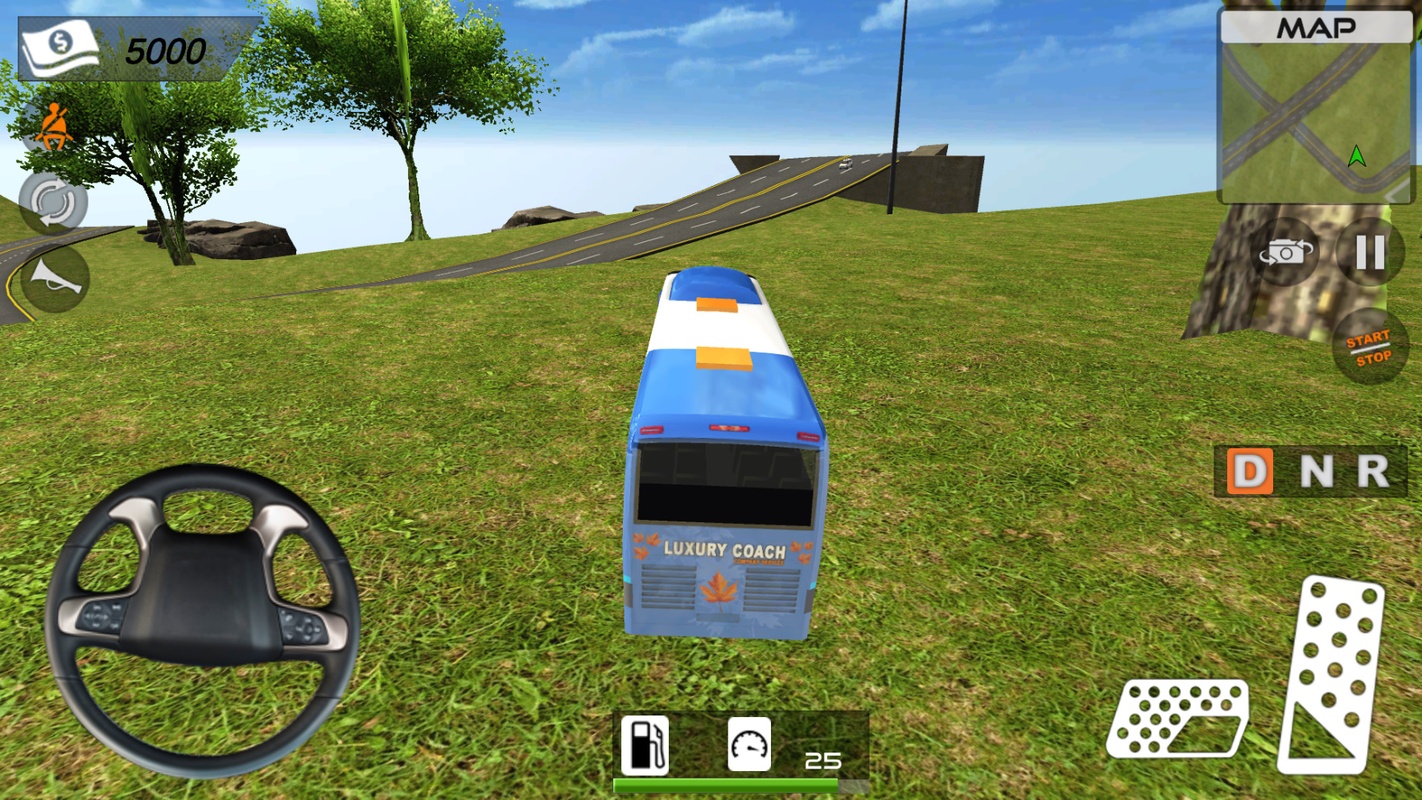Select Neutral gear N
Viewport: 1422px width, 800px height.
tap(1315, 471)
